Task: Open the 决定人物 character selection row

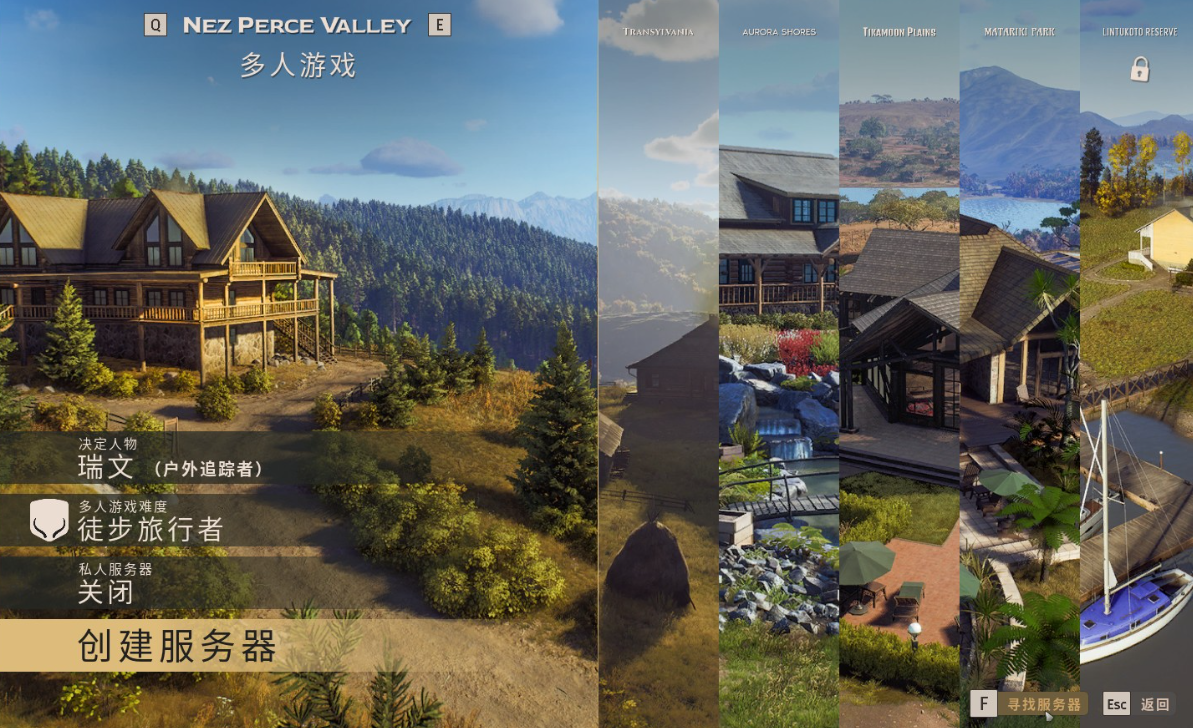Action: pos(170,459)
